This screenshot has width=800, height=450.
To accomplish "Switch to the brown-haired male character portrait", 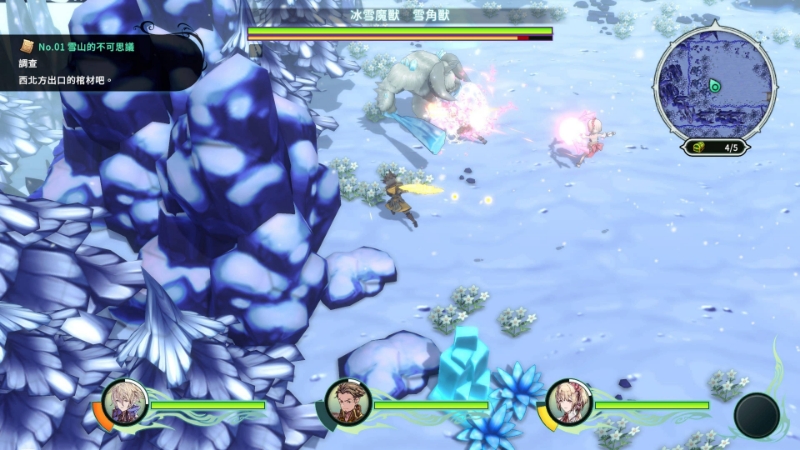I will click(349, 403).
